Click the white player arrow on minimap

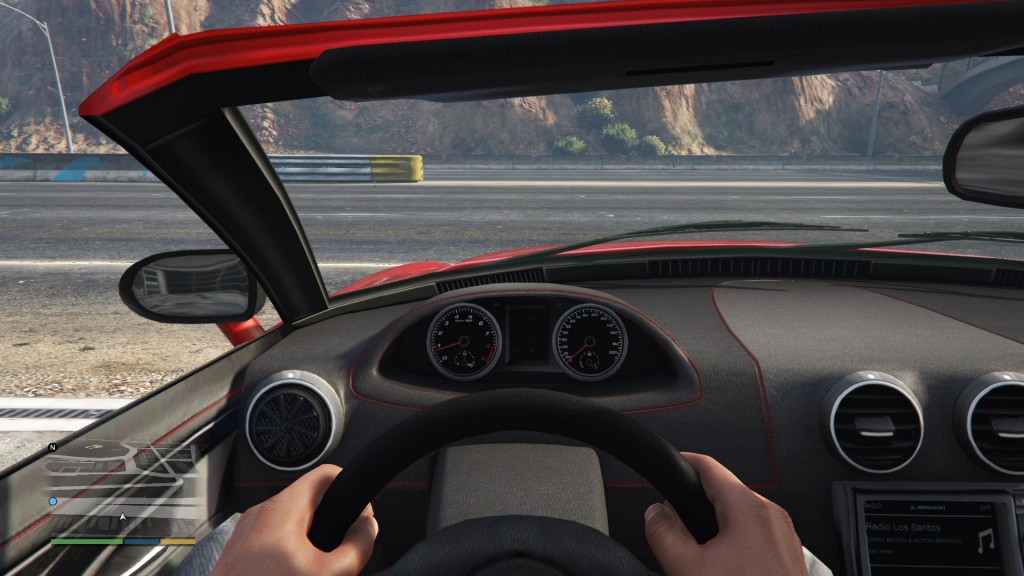click(123, 517)
